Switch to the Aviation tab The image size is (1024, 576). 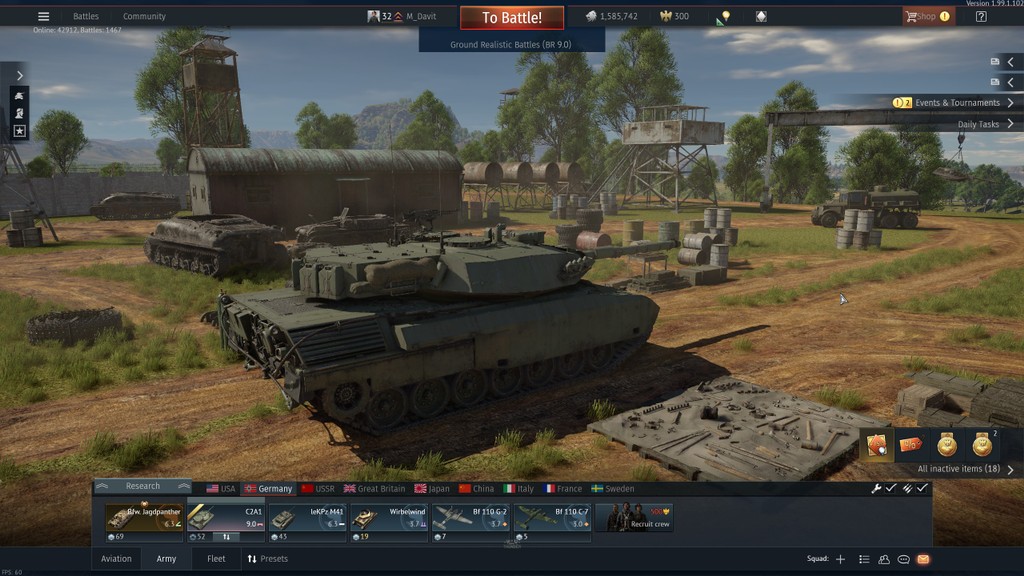(x=116, y=559)
